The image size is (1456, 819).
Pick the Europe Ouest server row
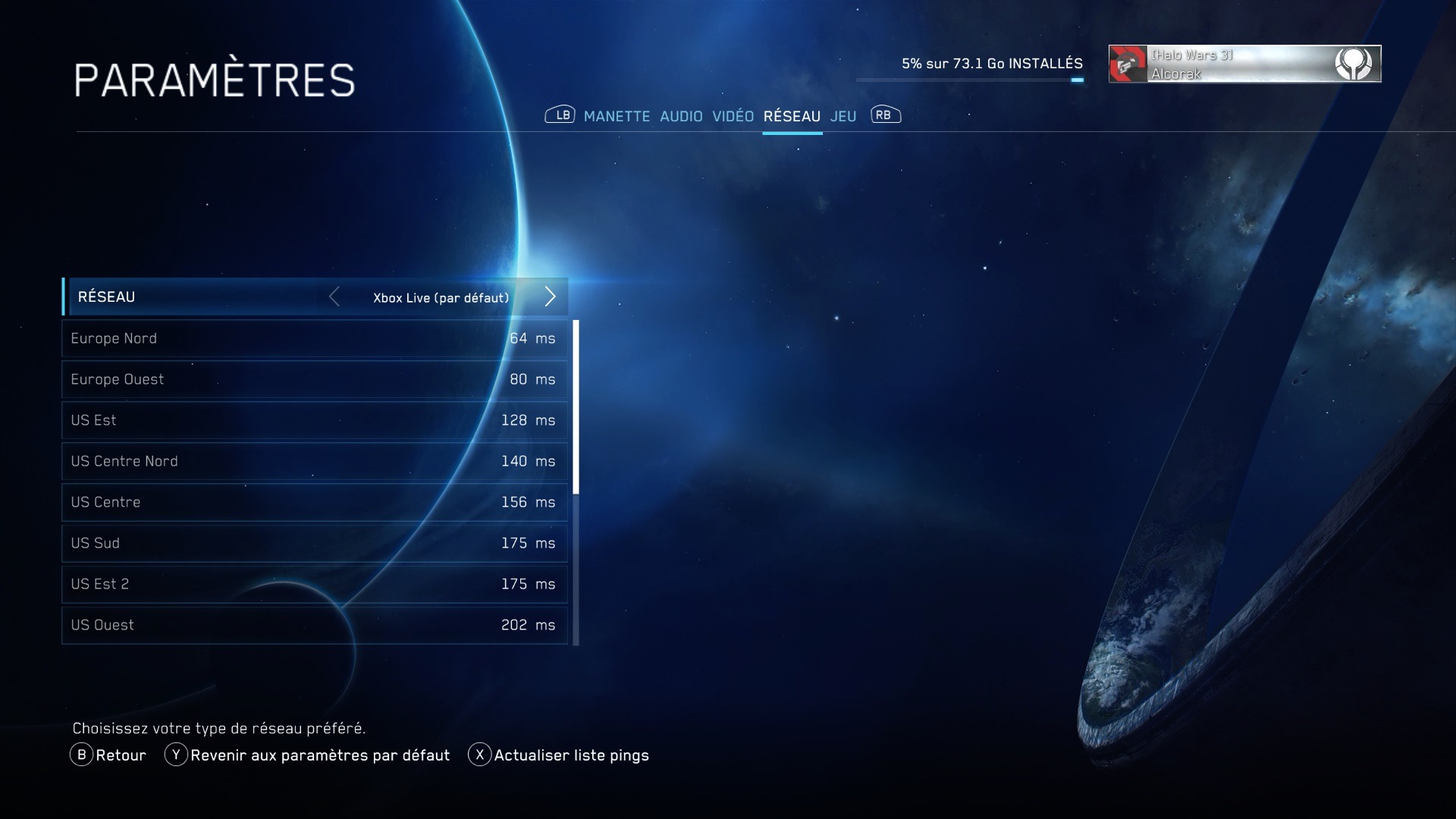pos(314,379)
